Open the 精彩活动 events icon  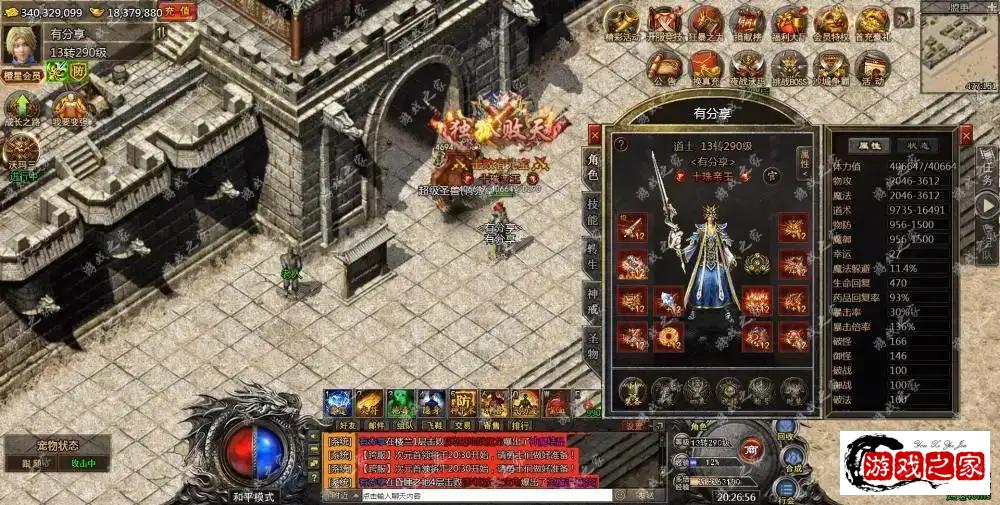click(x=620, y=23)
